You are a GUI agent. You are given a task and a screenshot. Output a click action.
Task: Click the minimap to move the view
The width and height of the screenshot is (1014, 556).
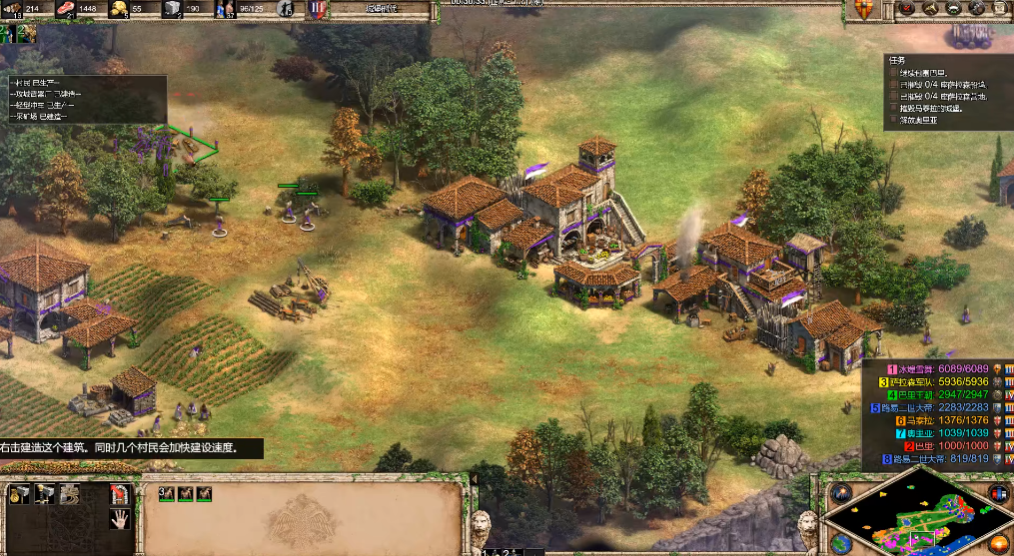(x=918, y=516)
